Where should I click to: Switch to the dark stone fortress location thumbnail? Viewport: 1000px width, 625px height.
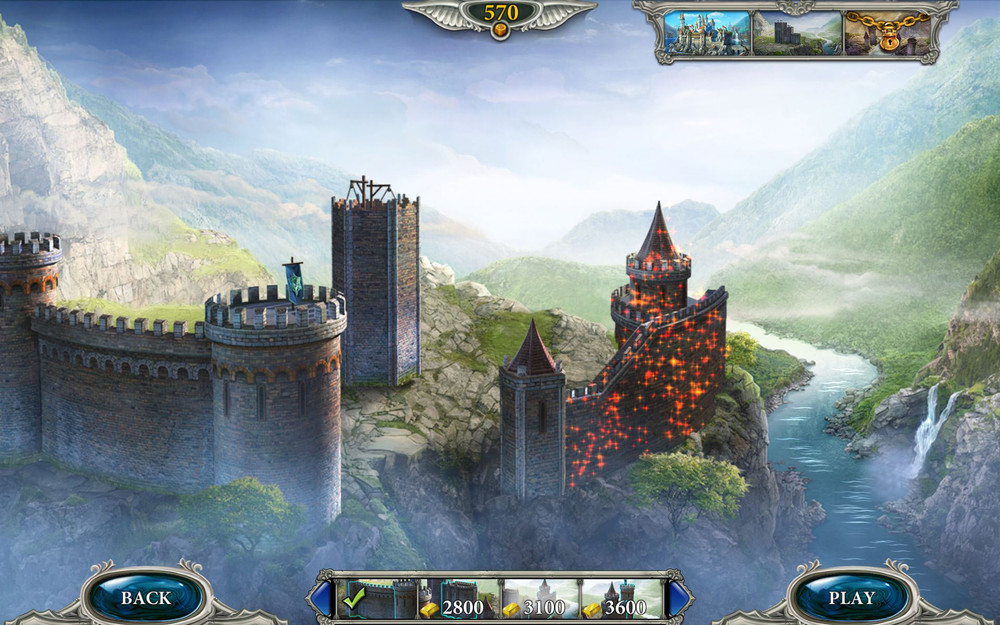click(797, 33)
